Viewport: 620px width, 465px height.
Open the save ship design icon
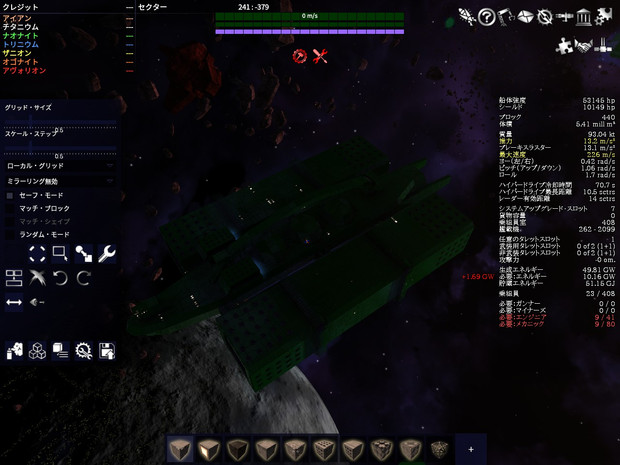point(107,351)
